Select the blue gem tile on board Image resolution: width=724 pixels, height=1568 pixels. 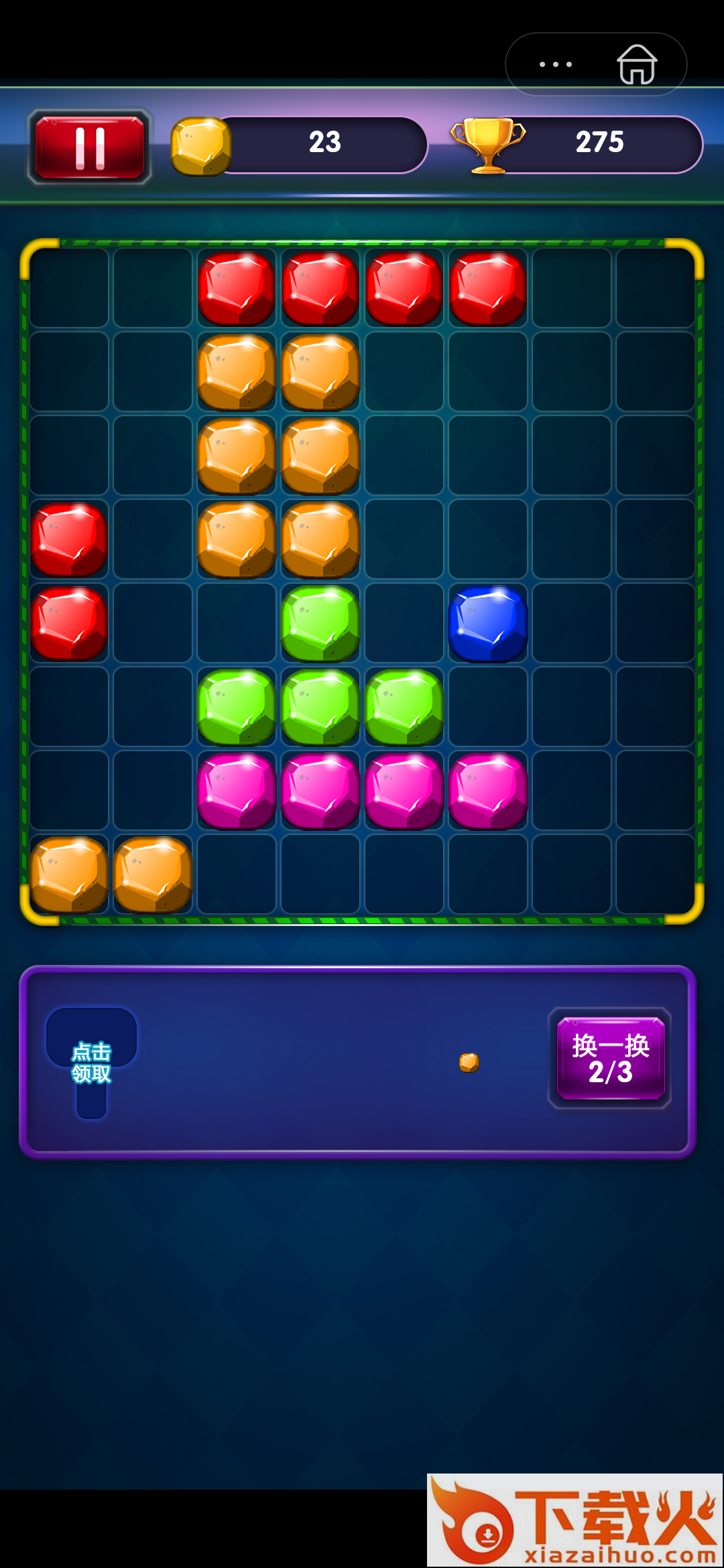tap(488, 623)
